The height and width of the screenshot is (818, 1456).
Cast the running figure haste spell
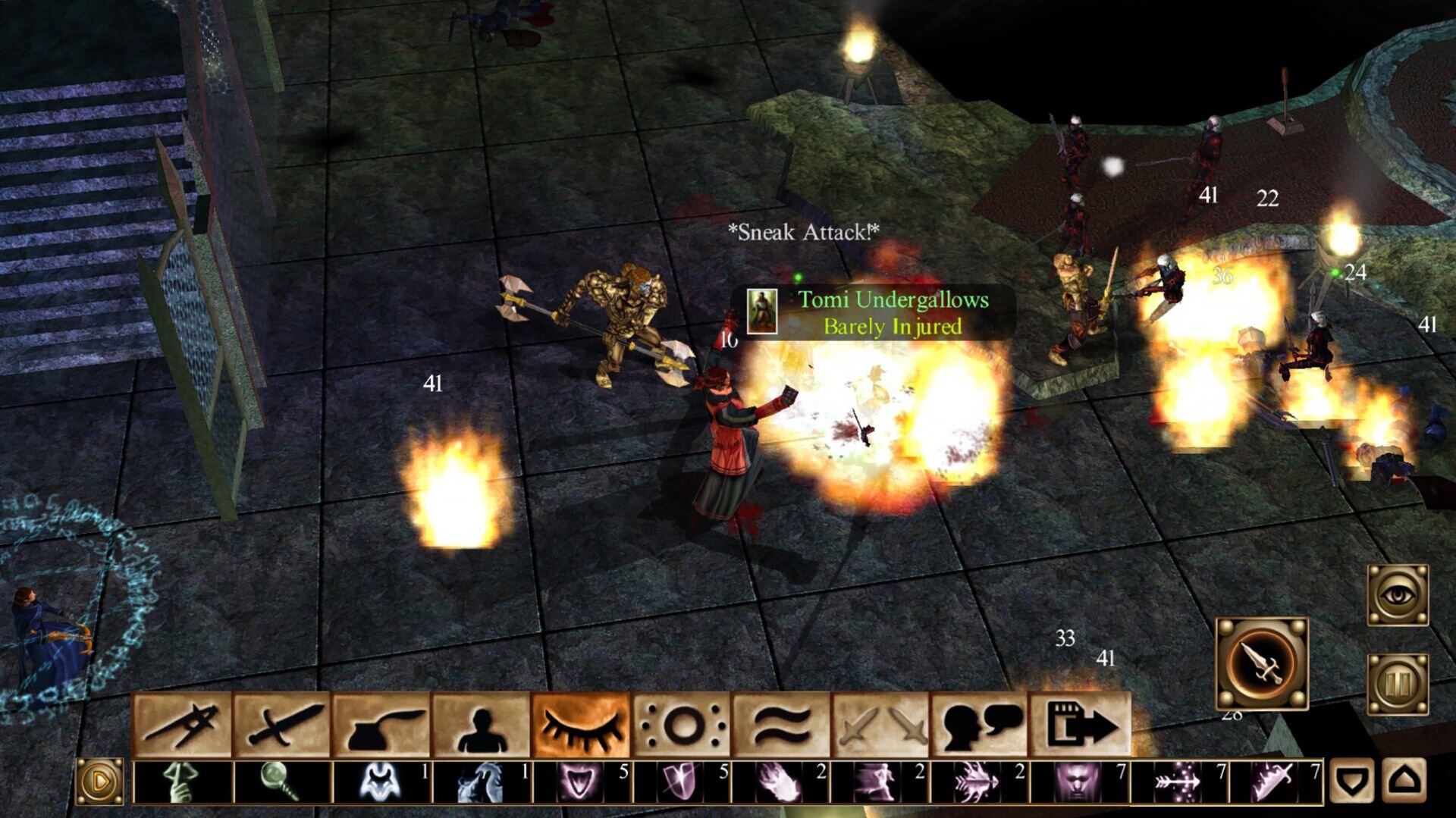point(880,782)
